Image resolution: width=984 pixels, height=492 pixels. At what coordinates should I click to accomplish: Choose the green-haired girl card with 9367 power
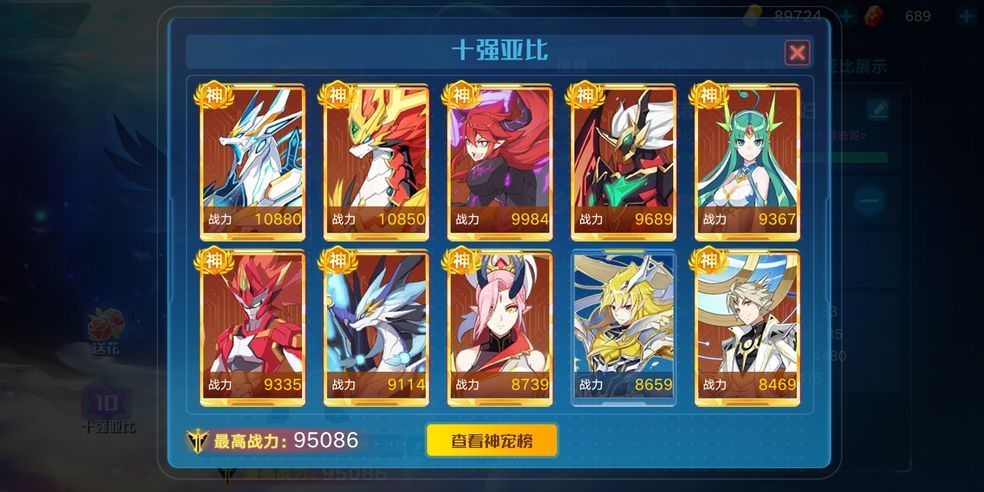coord(747,162)
